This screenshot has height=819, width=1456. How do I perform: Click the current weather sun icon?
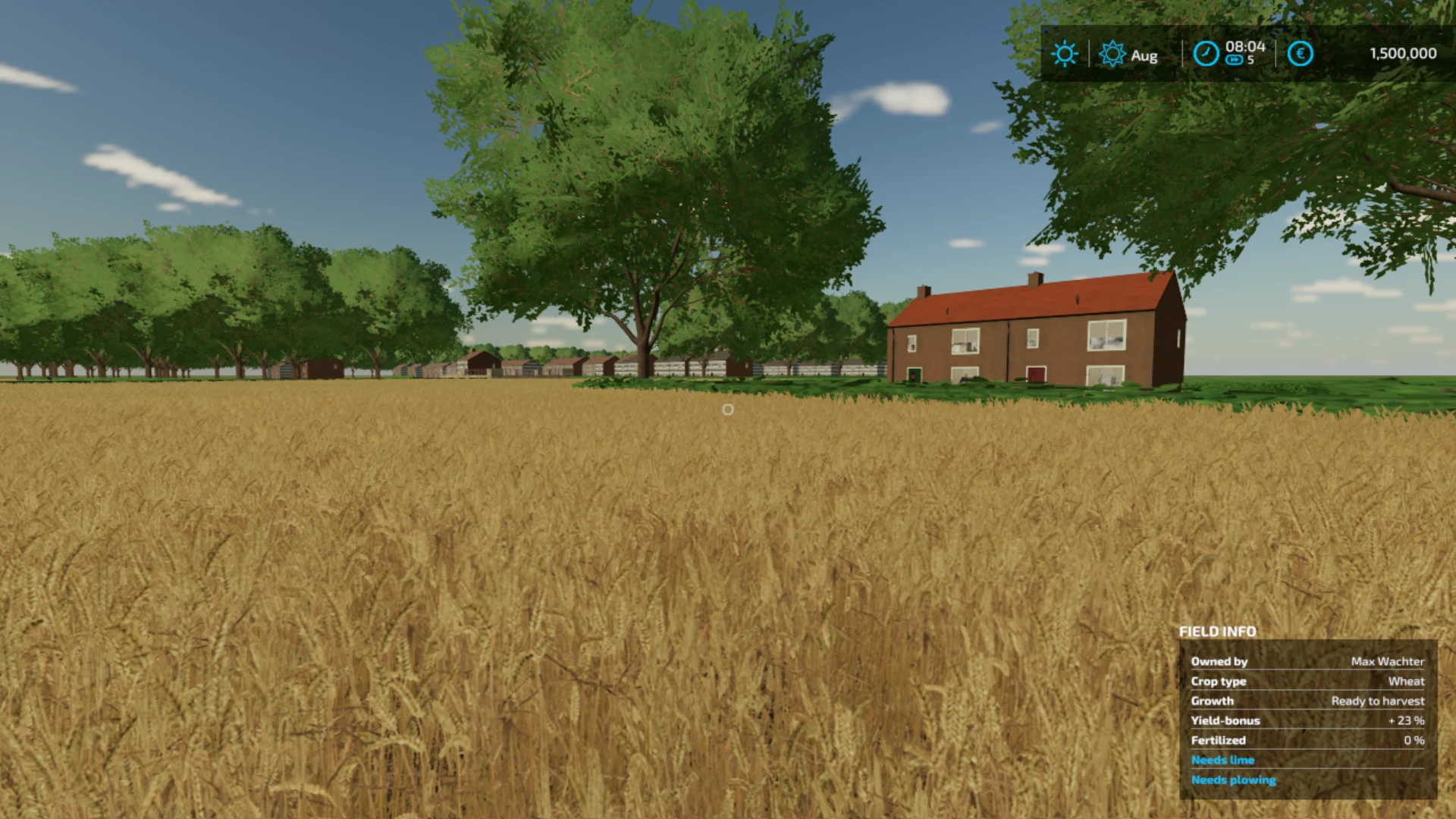[x=1065, y=54]
